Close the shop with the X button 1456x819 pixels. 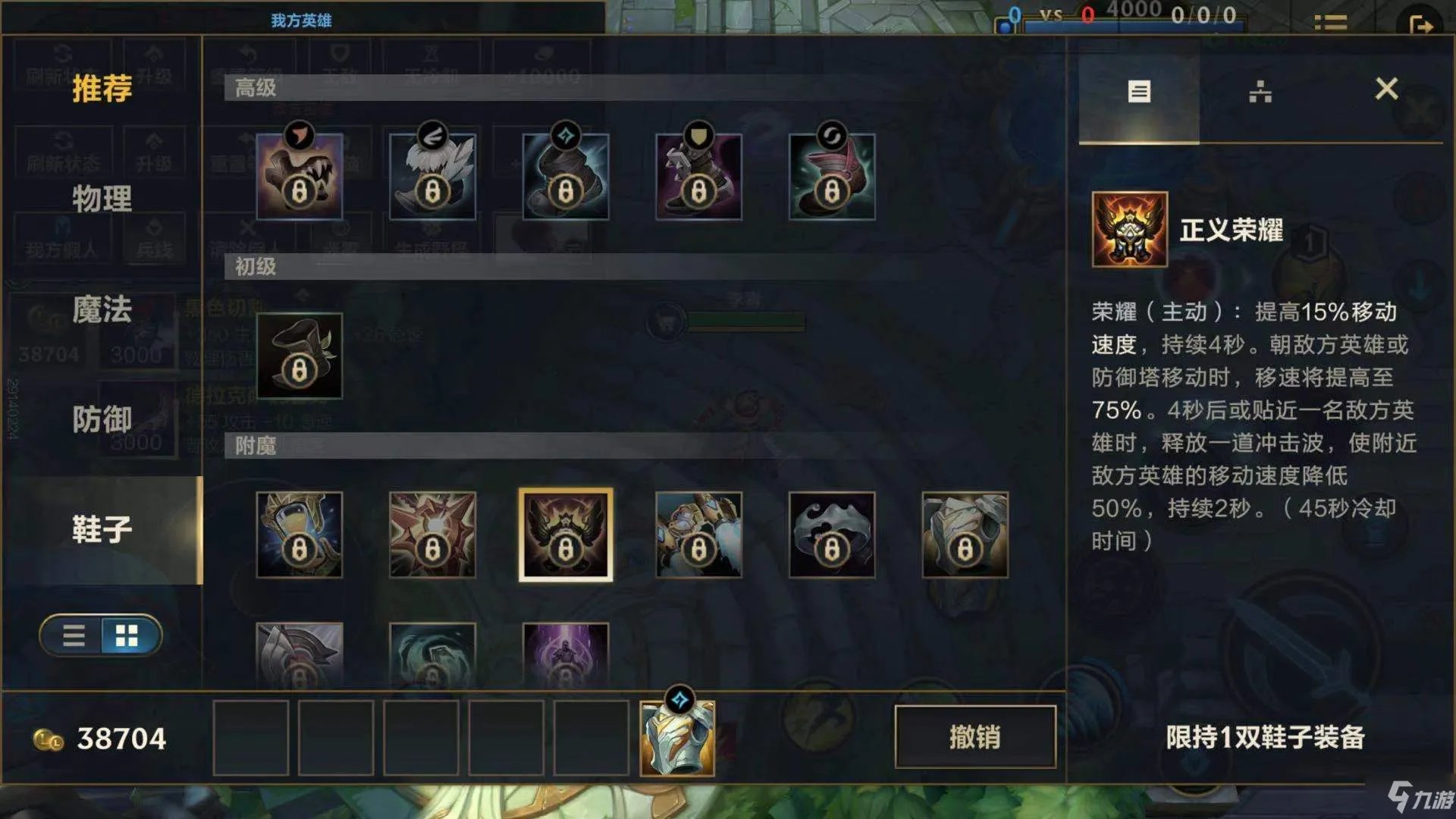[x=1389, y=89]
